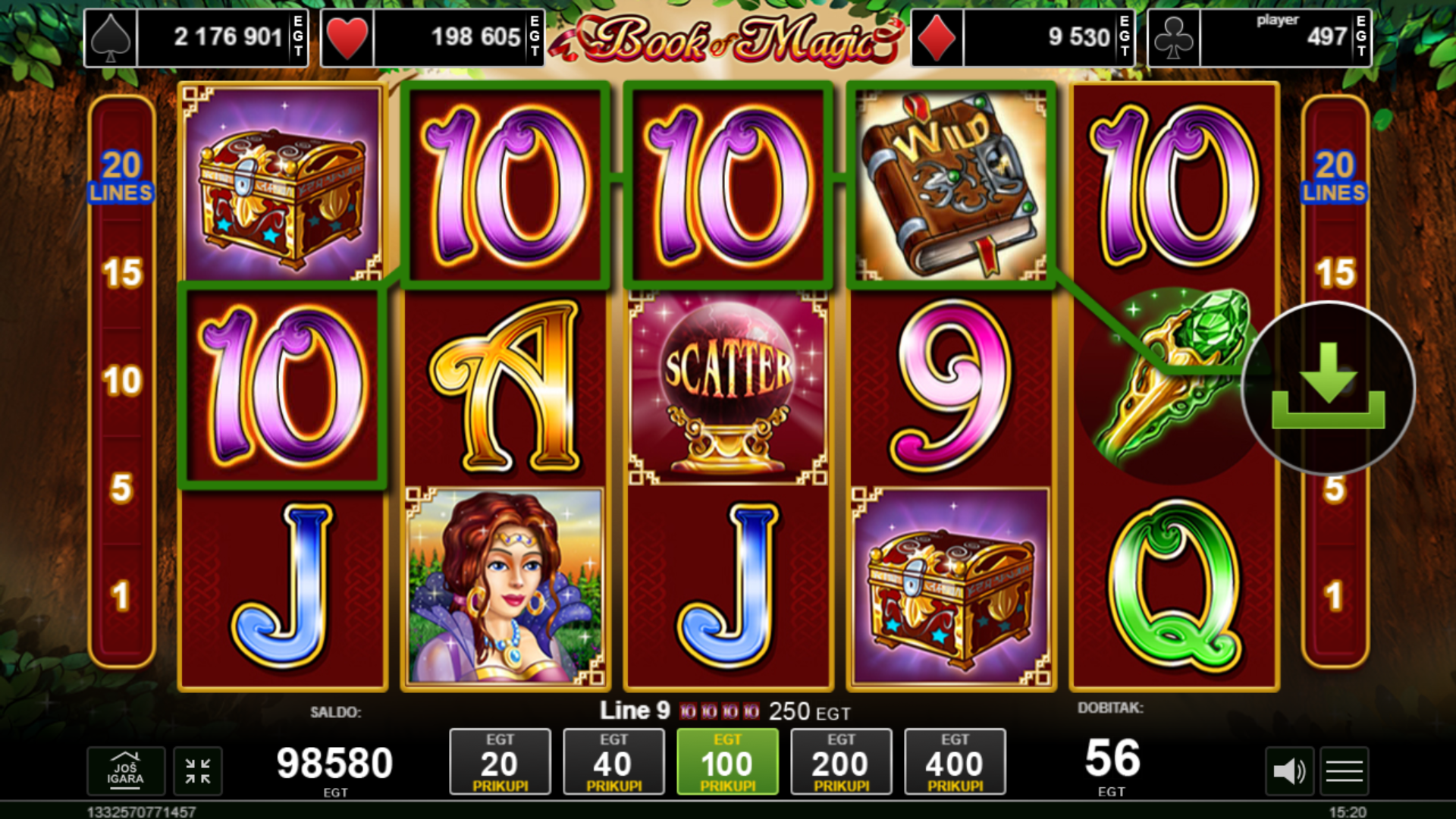This screenshot has height=819, width=1456.
Task: Open the spade jackpot panel
Action: coord(196,37)
